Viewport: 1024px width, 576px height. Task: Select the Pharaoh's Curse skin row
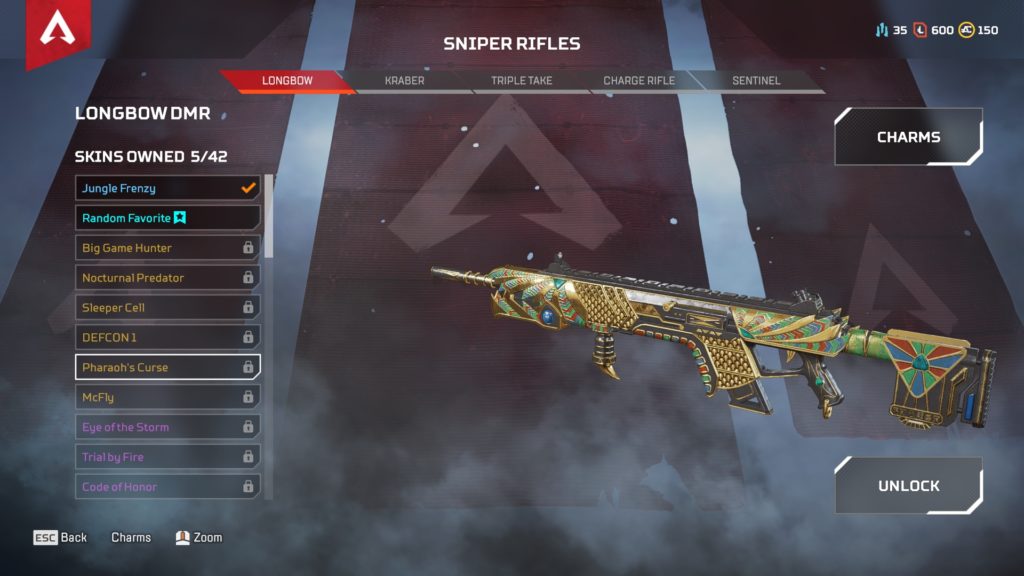click(167, 367)
